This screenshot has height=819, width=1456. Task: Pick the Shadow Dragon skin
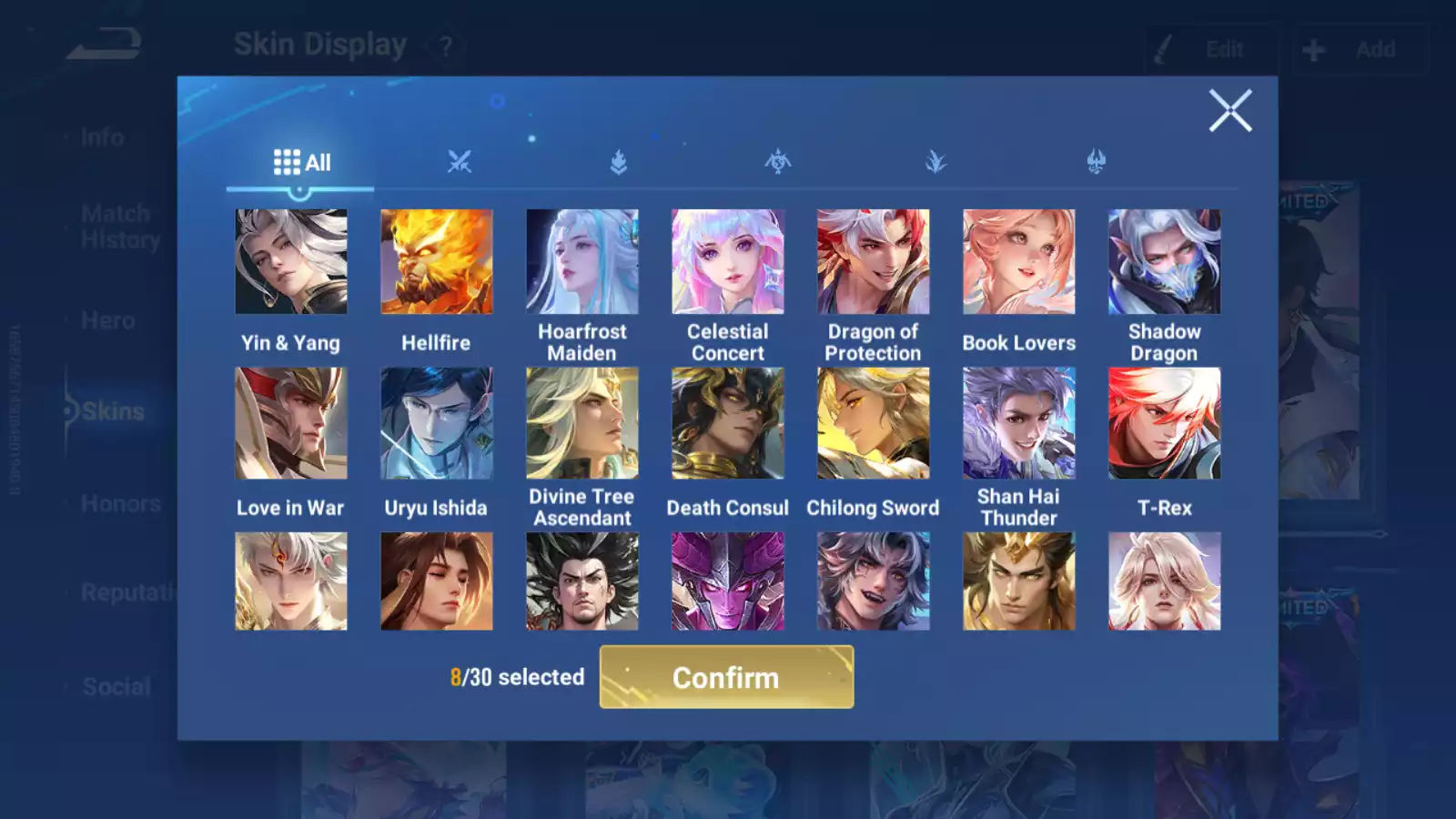[x=1165, y=262]
